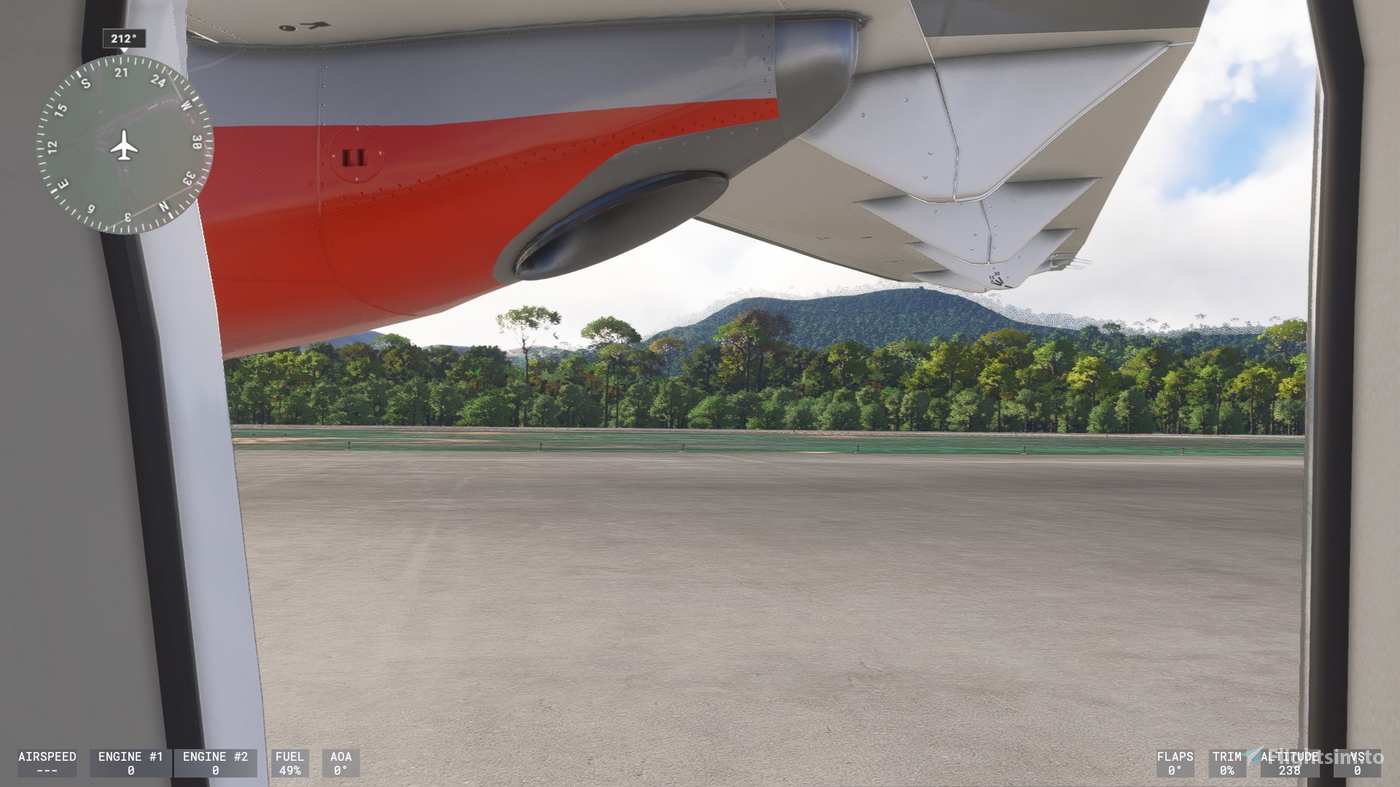Select the ENGINE #2 status indicator

point(216,764)
